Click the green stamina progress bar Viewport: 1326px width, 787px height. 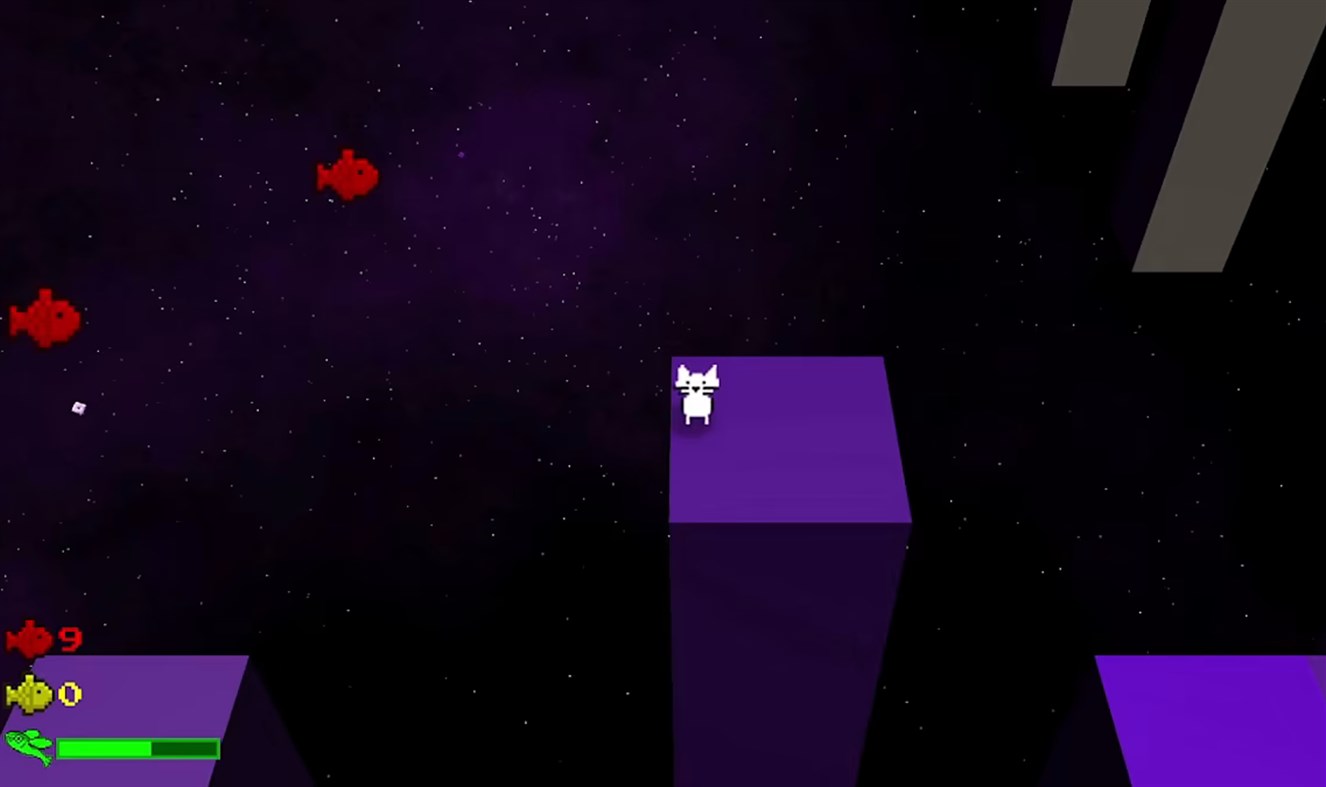coord(105,746)
